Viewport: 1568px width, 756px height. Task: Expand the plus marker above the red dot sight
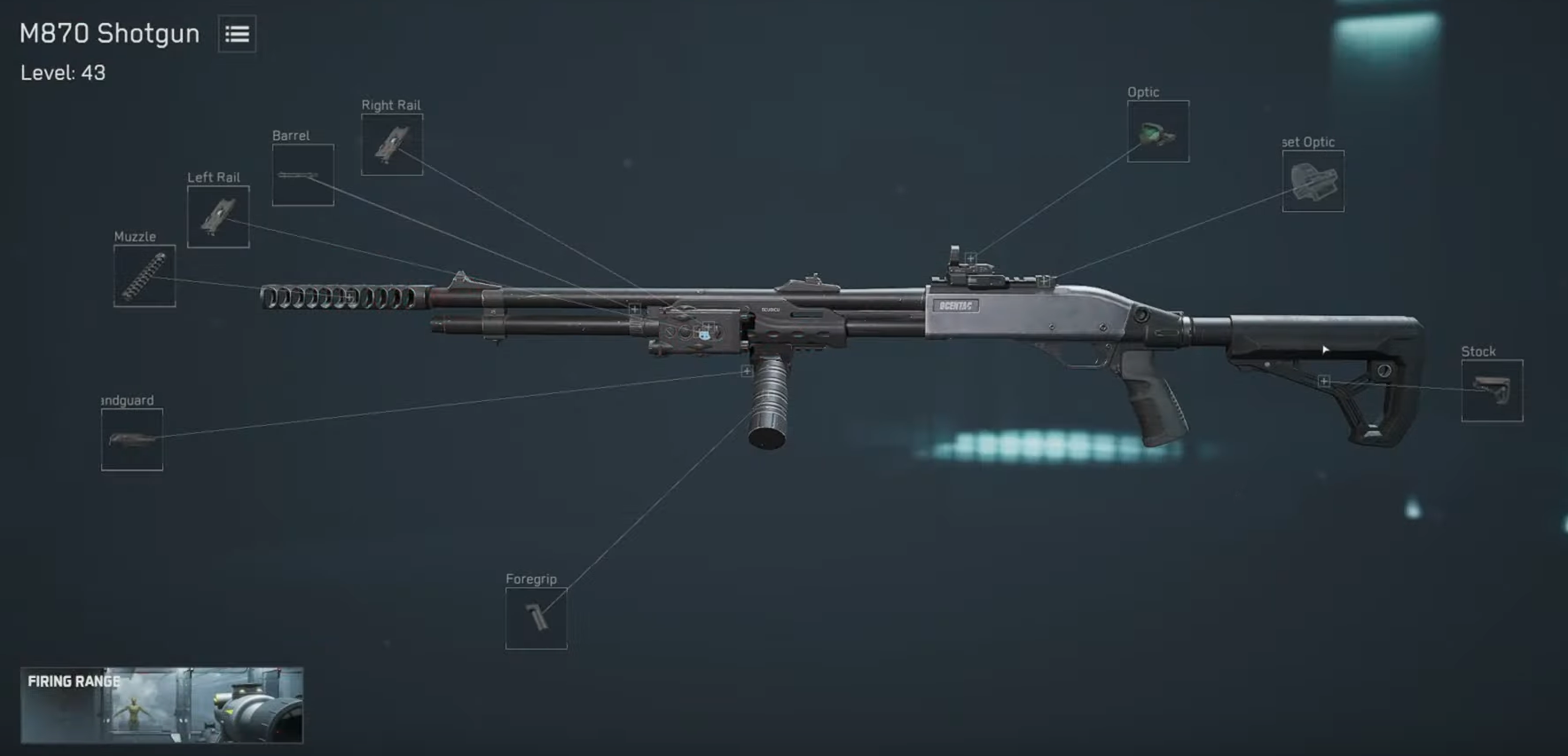969,259
